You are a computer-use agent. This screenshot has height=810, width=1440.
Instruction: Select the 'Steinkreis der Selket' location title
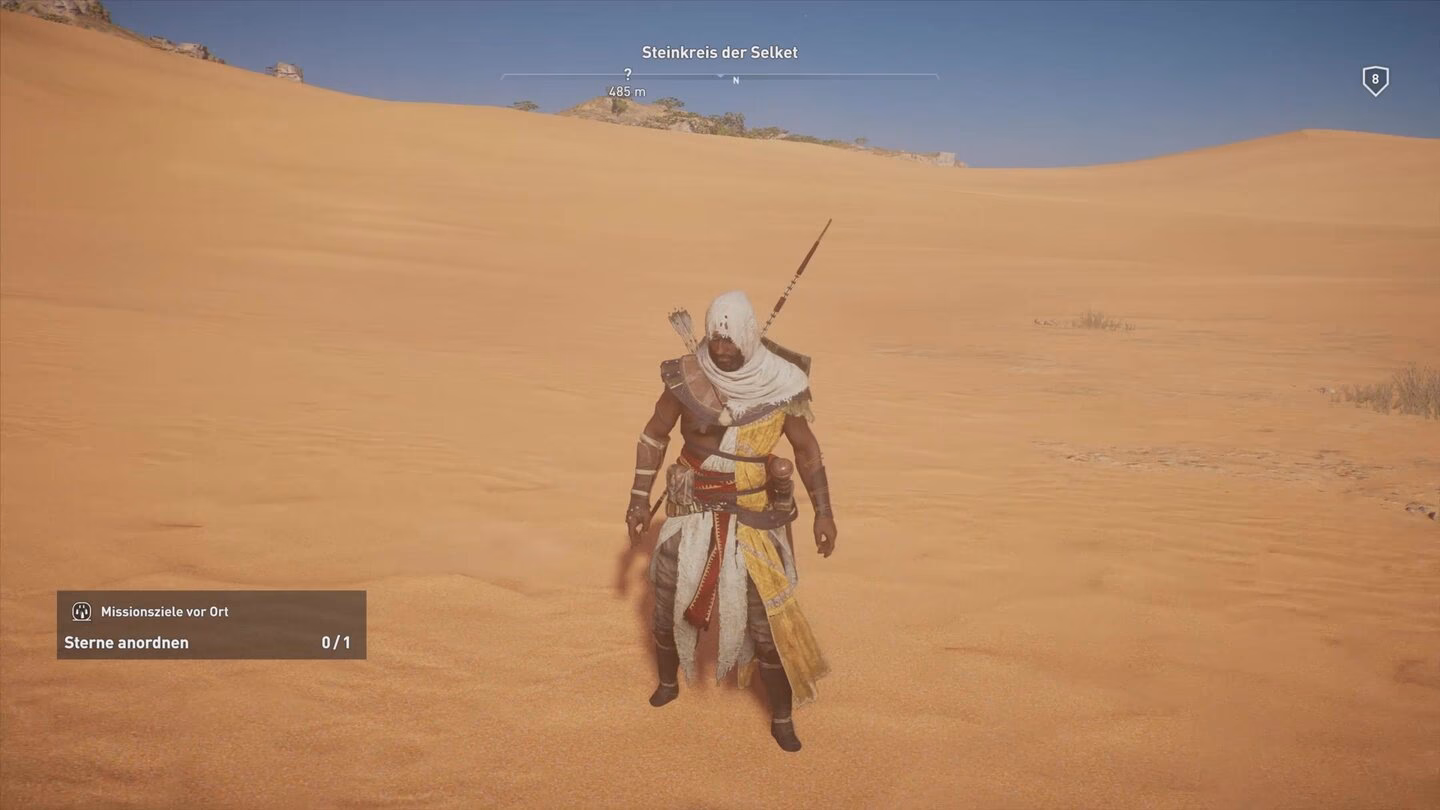click(x=719, y=51)
